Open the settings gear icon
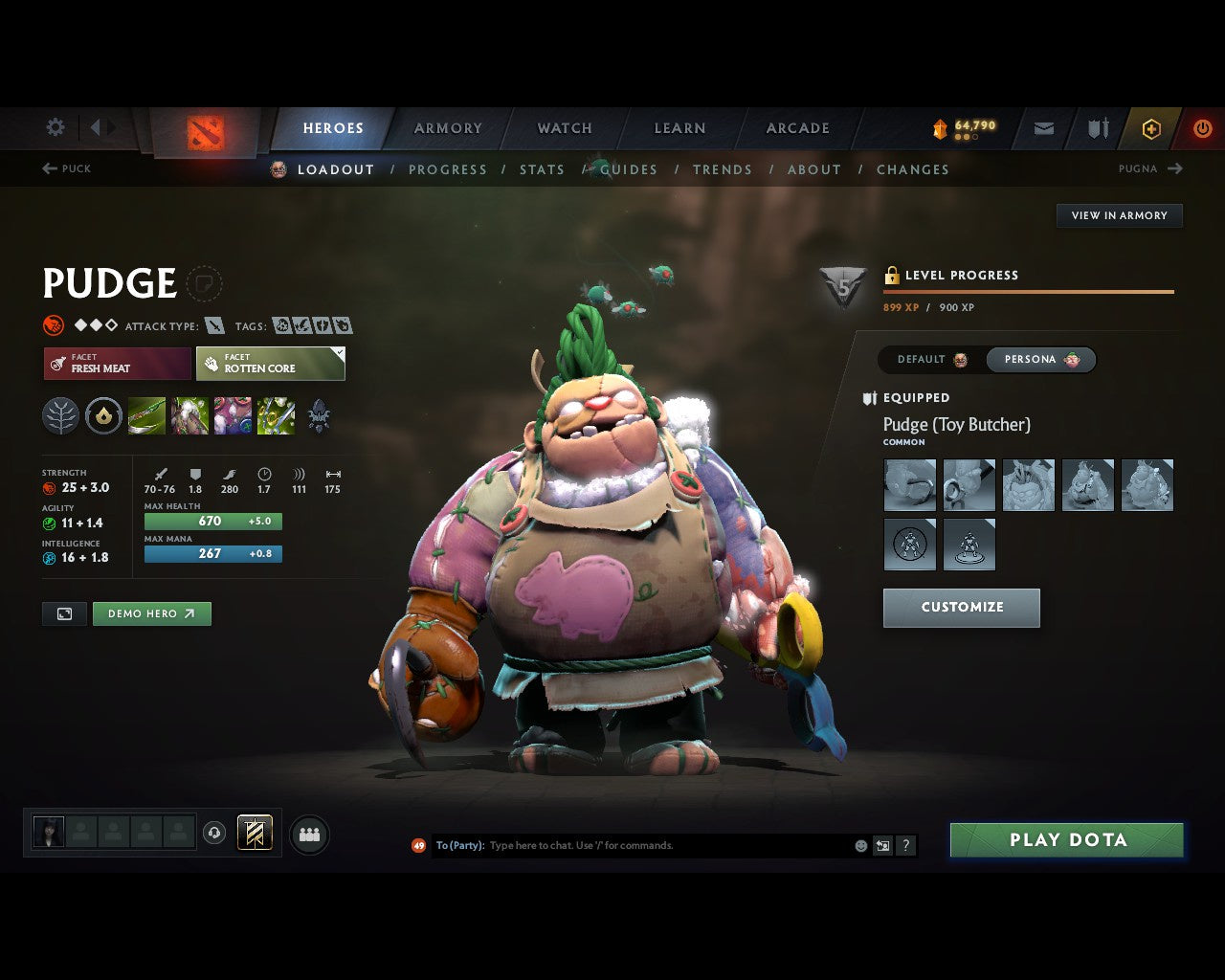Screen dimensions: 1225x980 coord(56,127)
